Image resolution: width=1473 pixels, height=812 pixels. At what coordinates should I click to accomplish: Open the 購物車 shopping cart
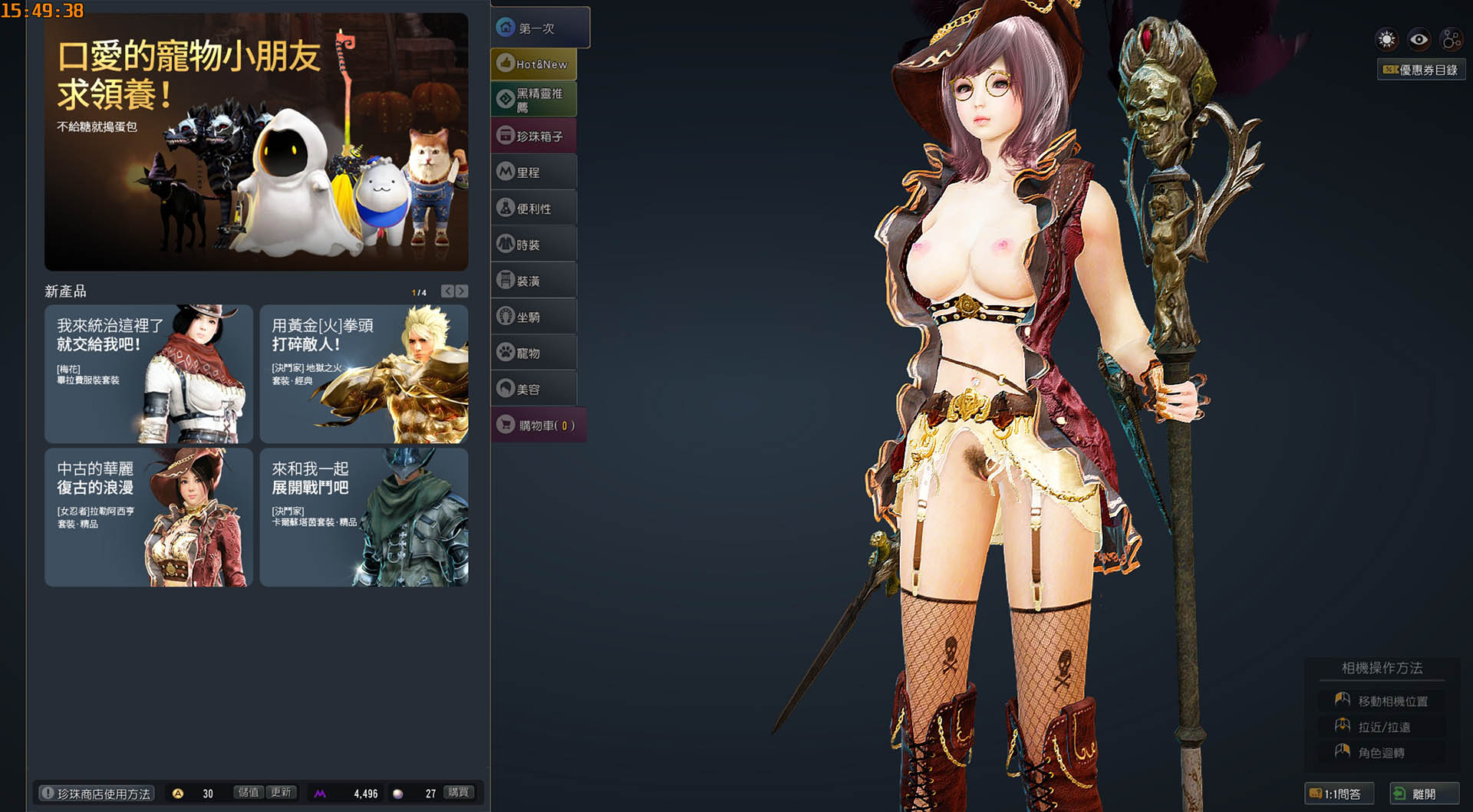539,425
